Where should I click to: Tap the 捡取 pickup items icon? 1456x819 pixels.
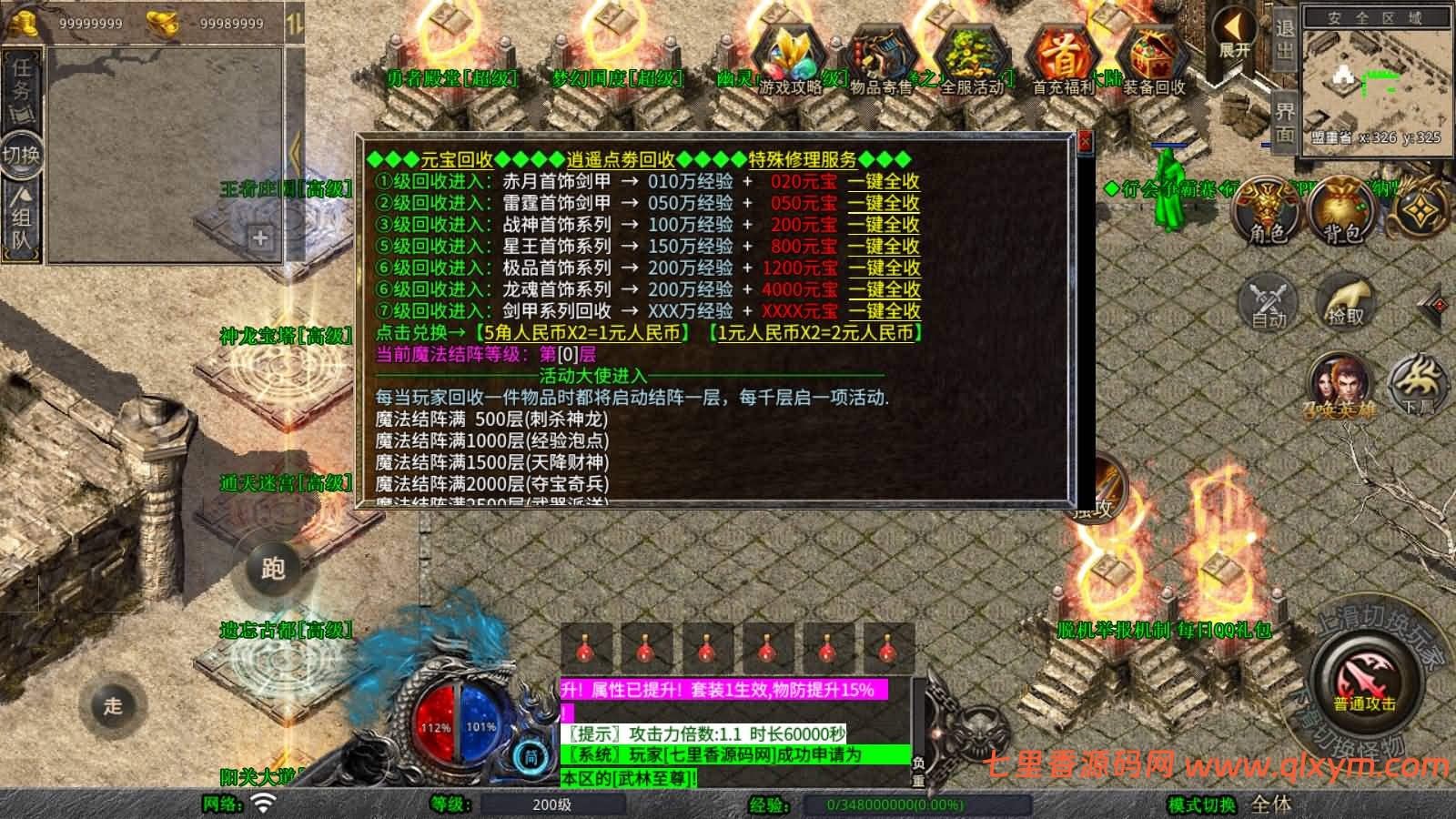[1346, 303]
